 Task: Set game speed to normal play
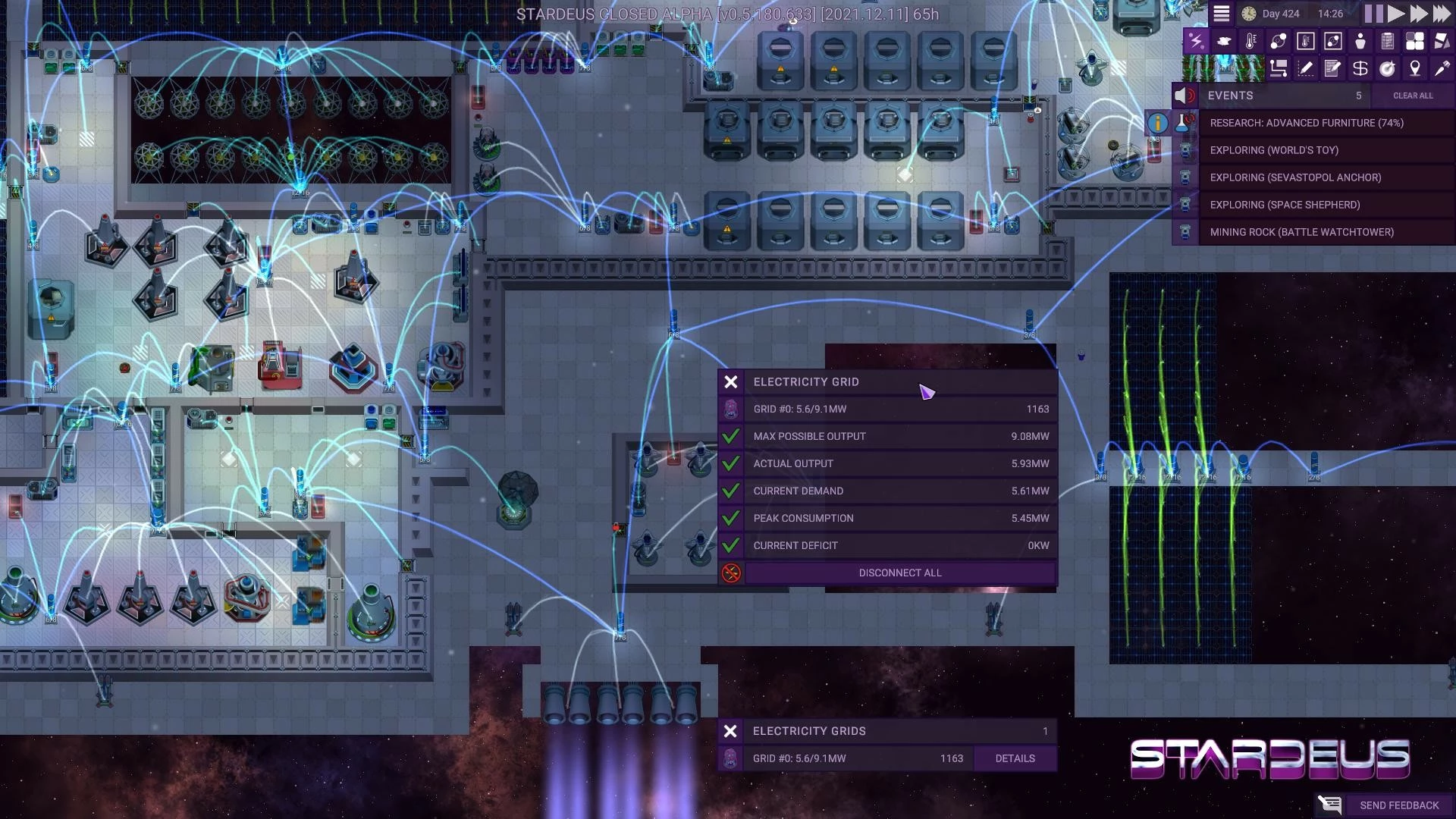click(x=1396, y=14)
